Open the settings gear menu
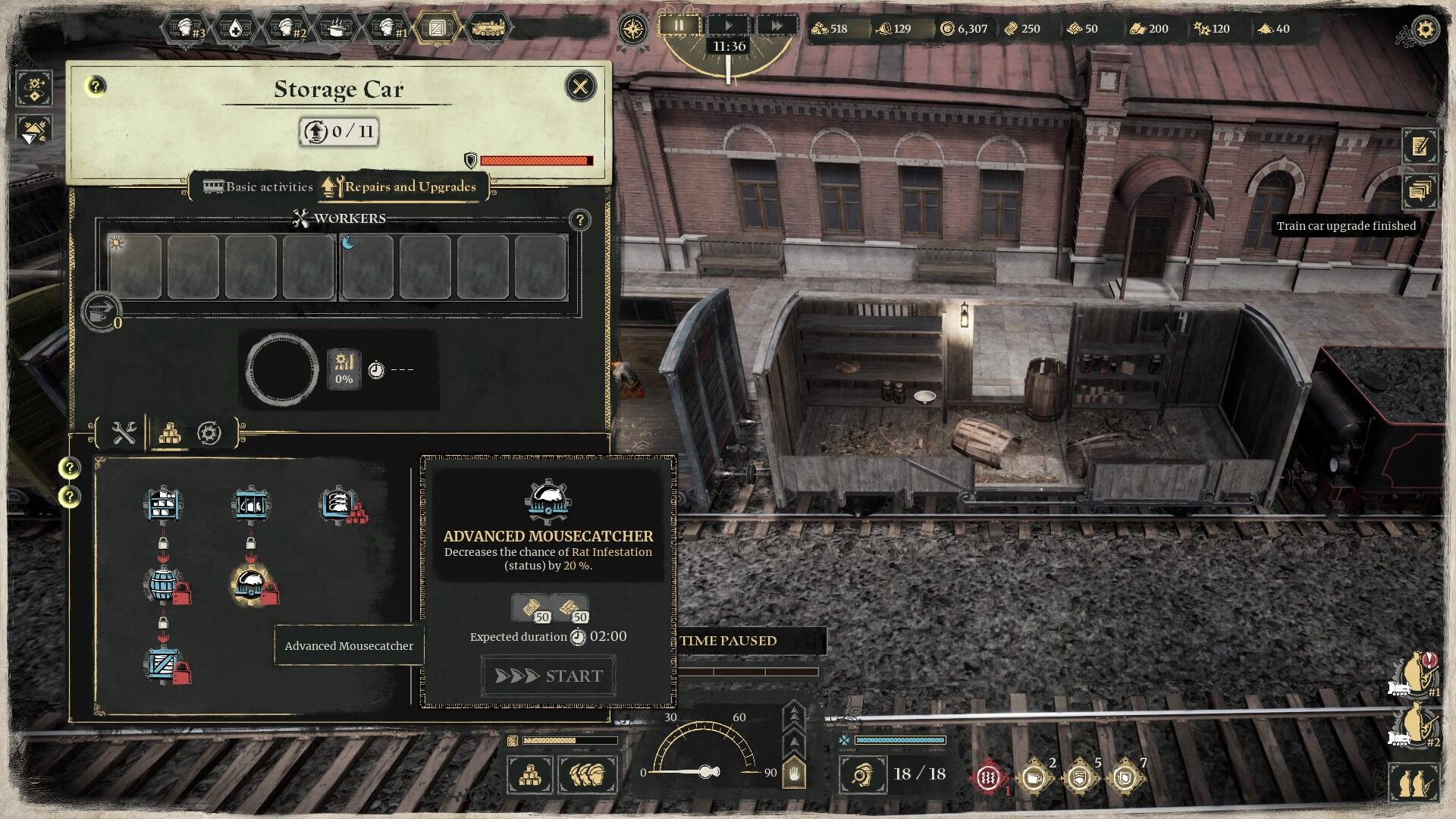Viewport: 1456px width, 819px height. click(1426, 30)
